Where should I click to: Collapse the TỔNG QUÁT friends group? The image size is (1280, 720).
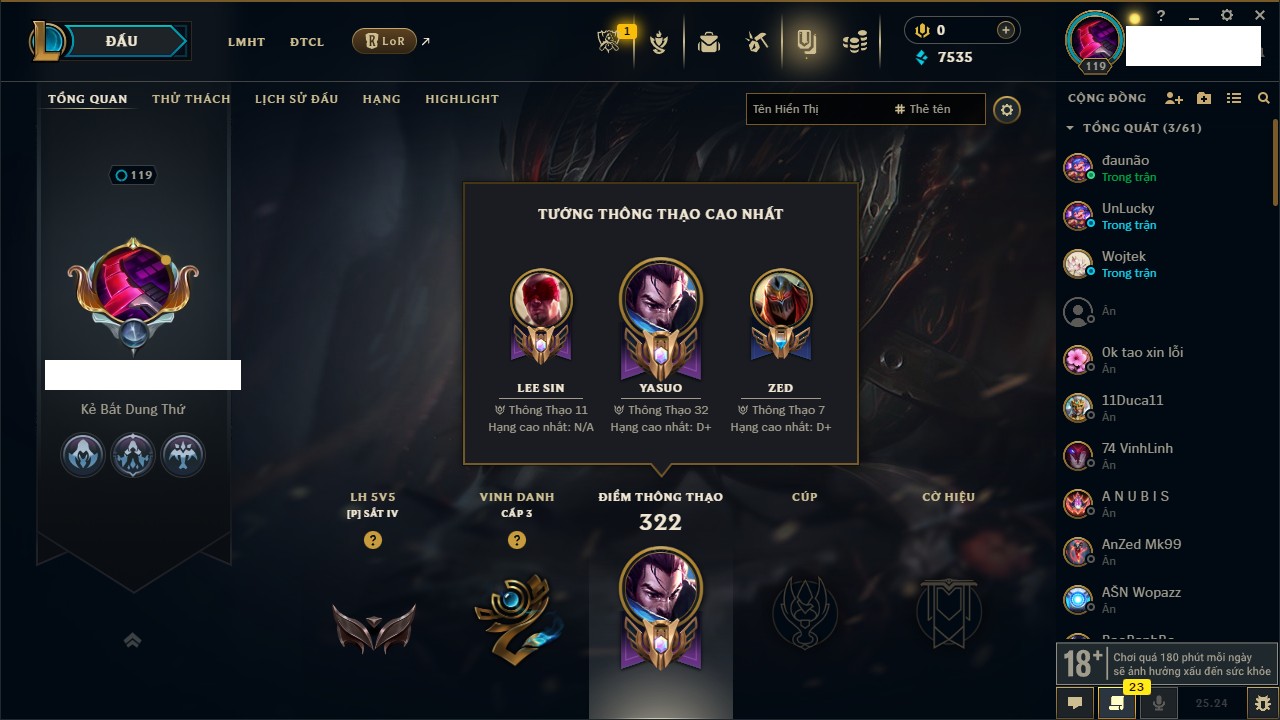point(1070,128)
